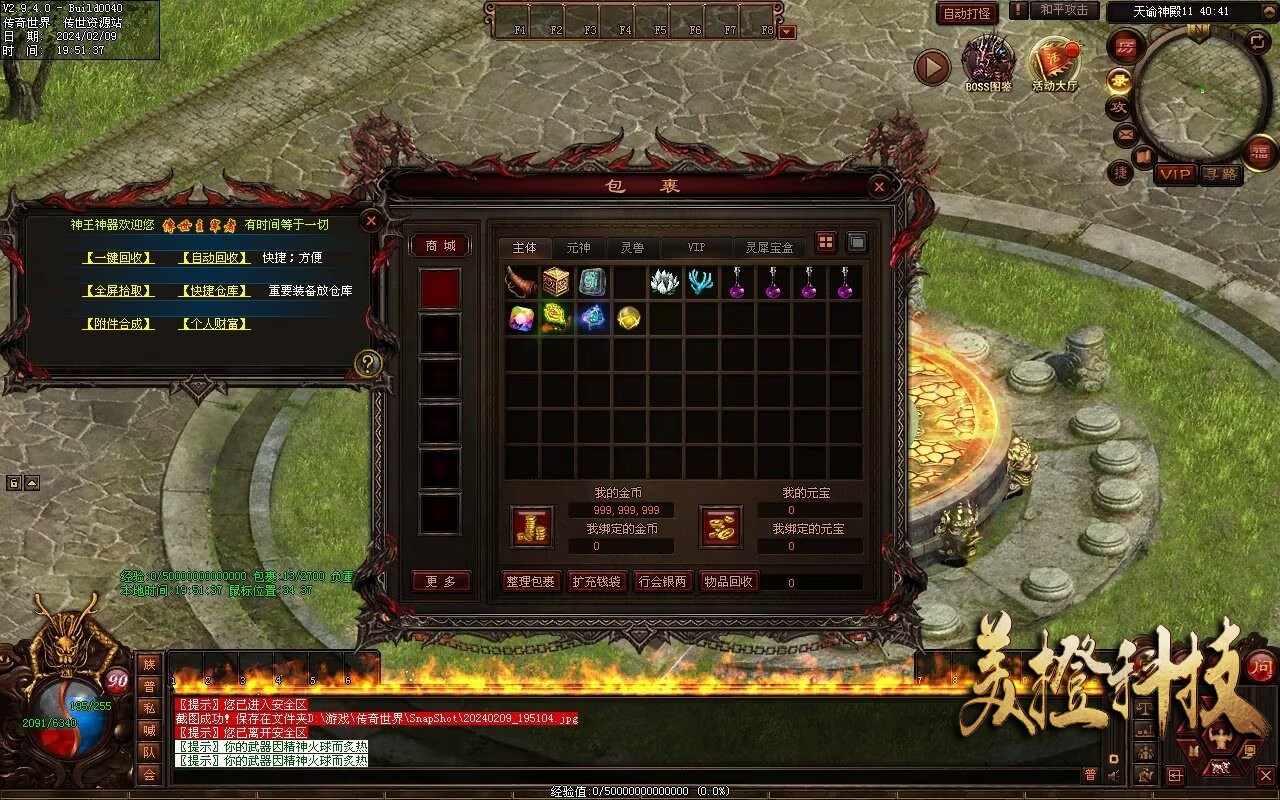The height and width of the screenshot is (800, 1280).
Task: Click the VIP button below the minimap
Action: 1176,174
